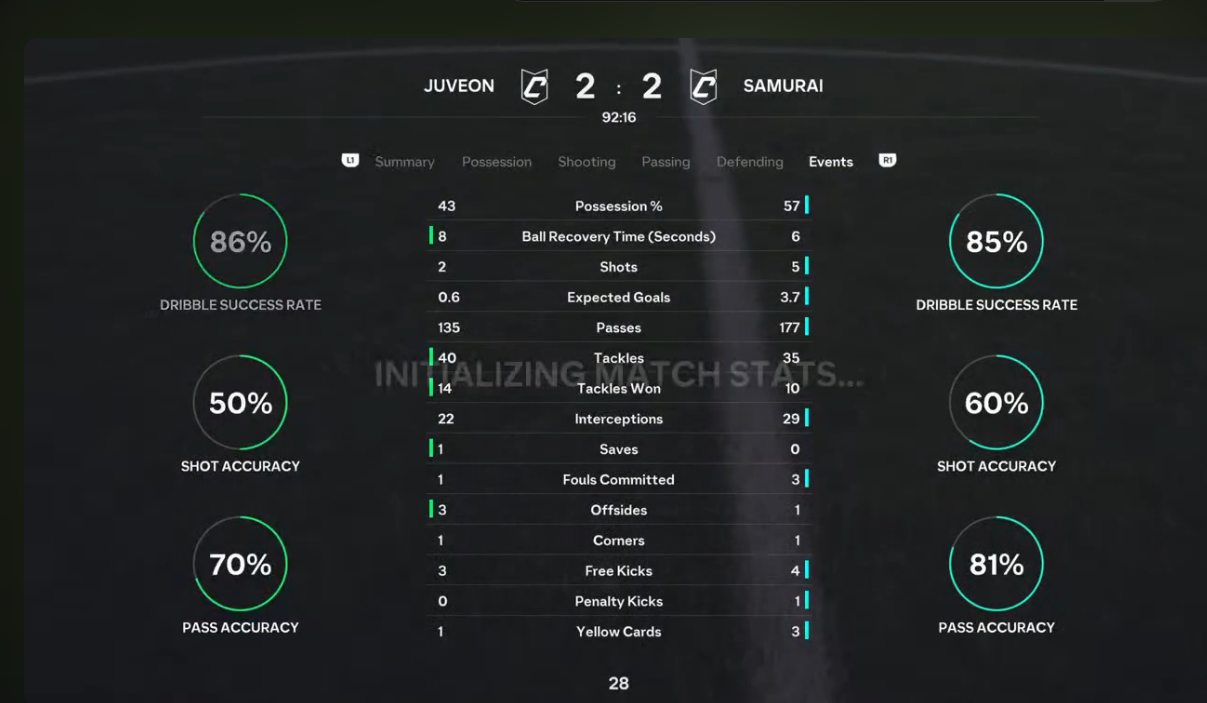Select the Shooting tab

[x=586, y=162]
